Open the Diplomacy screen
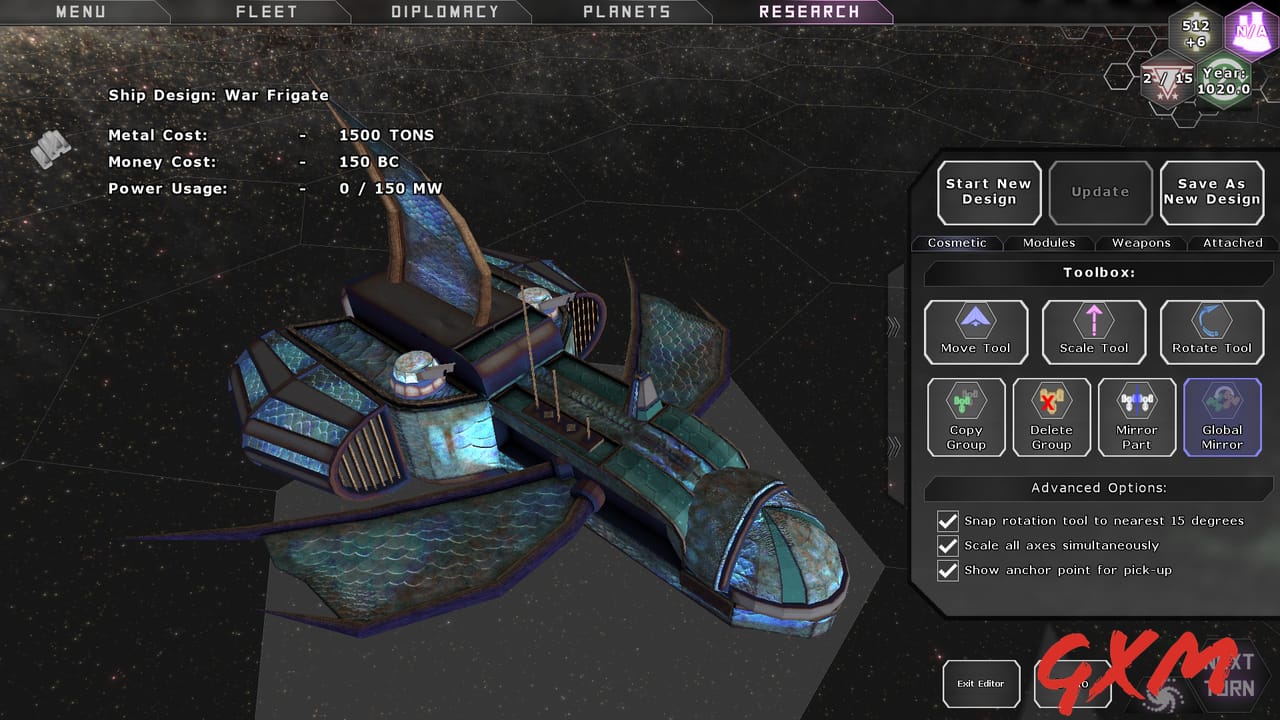 (444, 12)
